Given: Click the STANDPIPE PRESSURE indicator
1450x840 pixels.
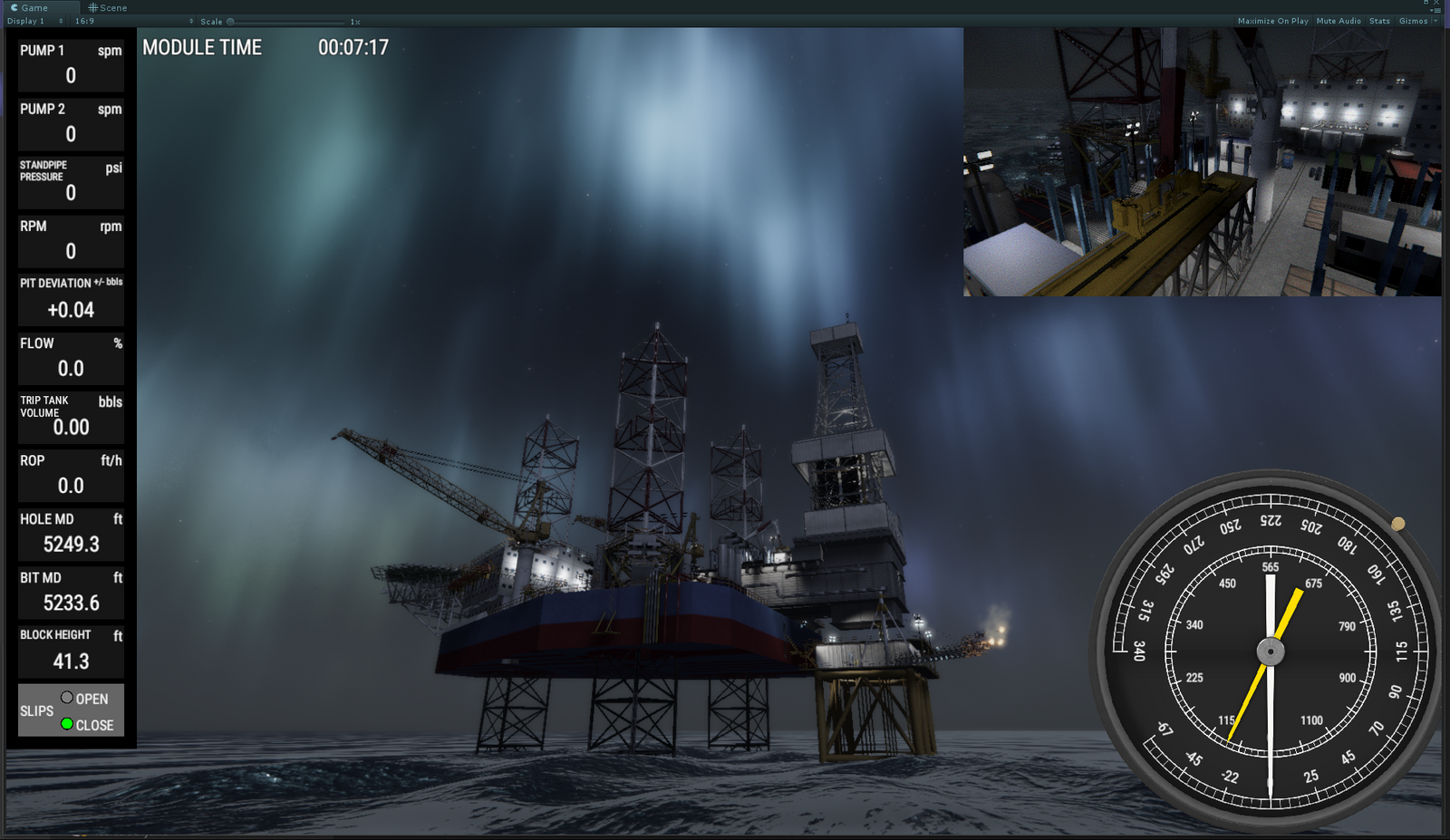Looking at the screenshot, I should pos(70,181).
